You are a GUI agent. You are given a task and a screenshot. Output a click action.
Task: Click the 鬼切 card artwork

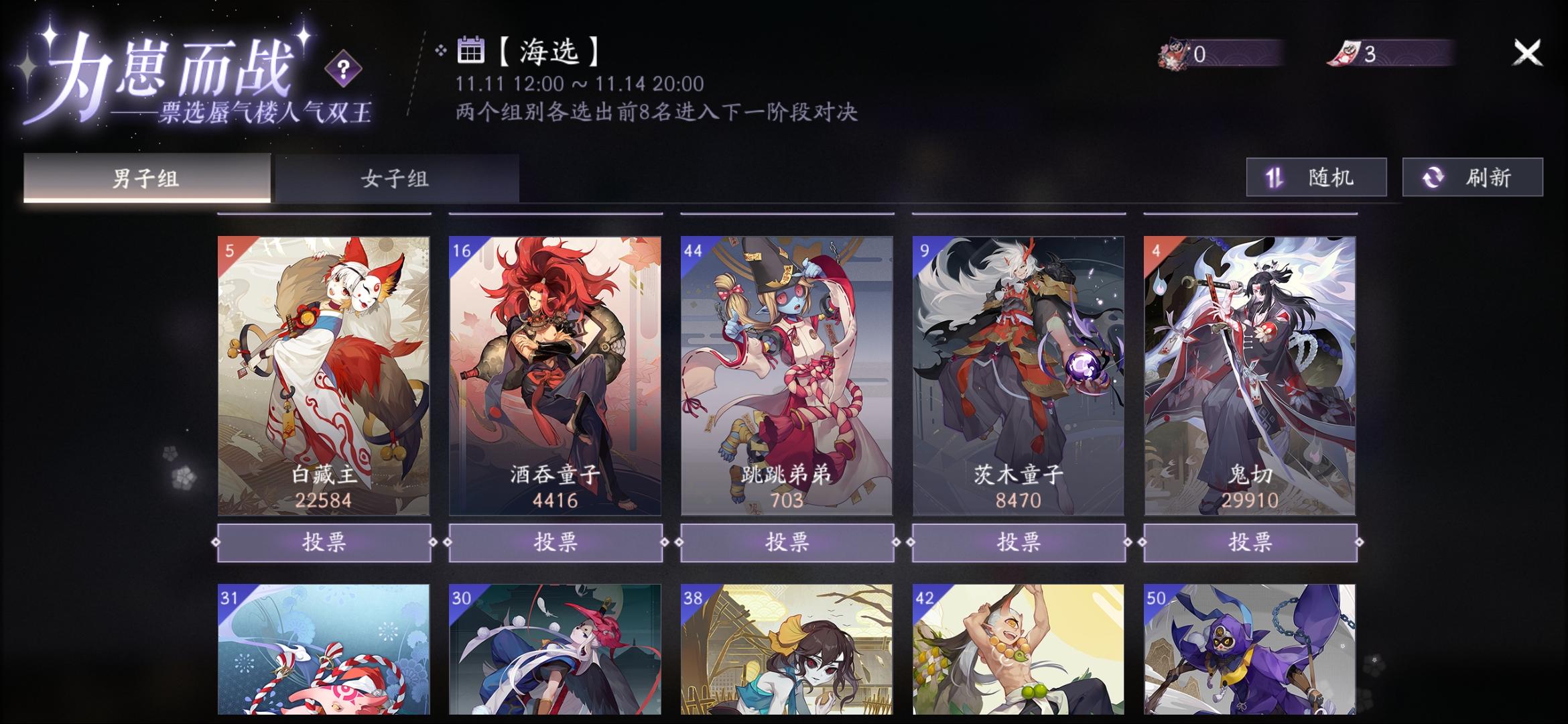pos(1249,375)
